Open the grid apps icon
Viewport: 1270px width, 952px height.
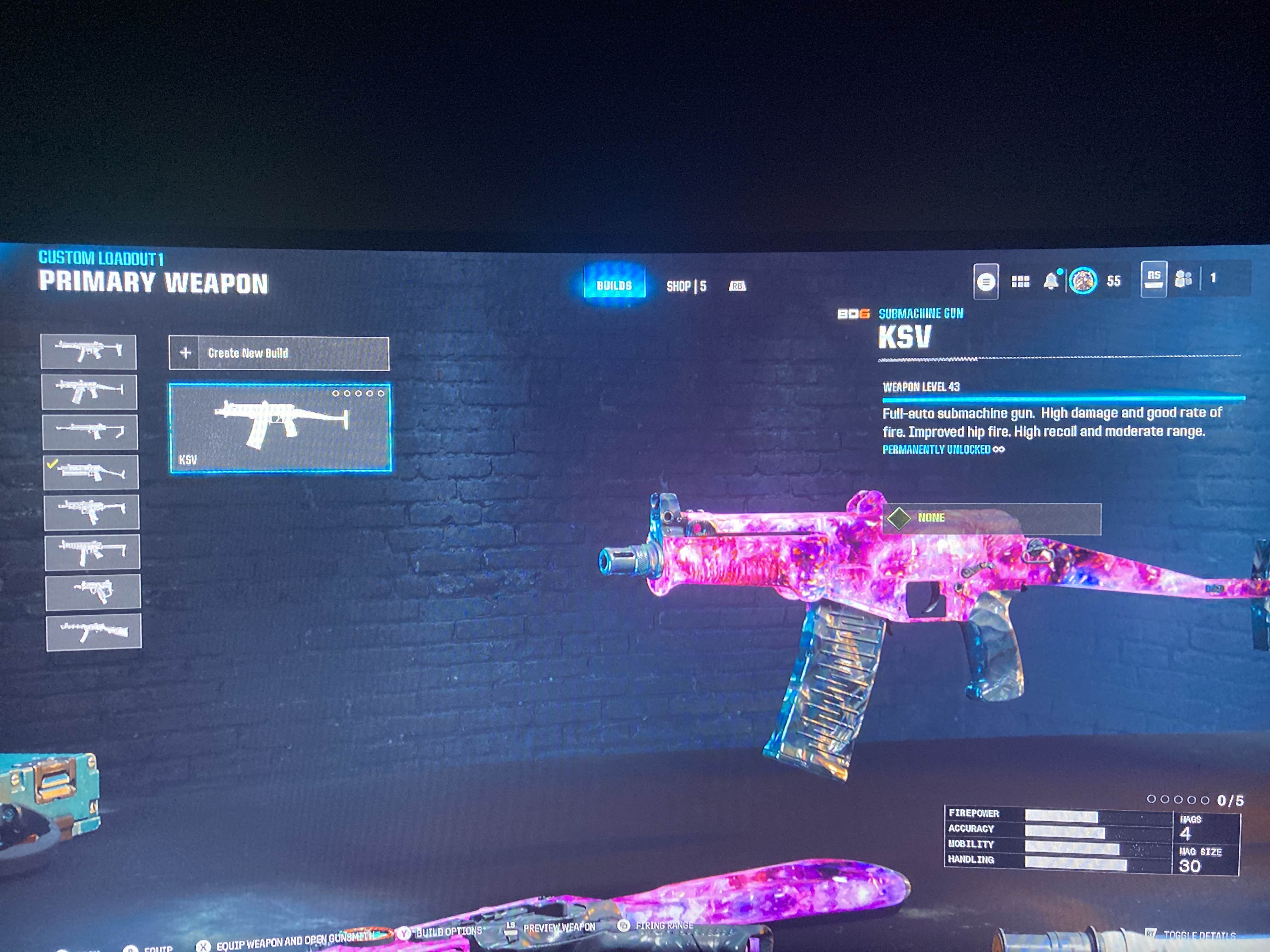point(1020,281)
